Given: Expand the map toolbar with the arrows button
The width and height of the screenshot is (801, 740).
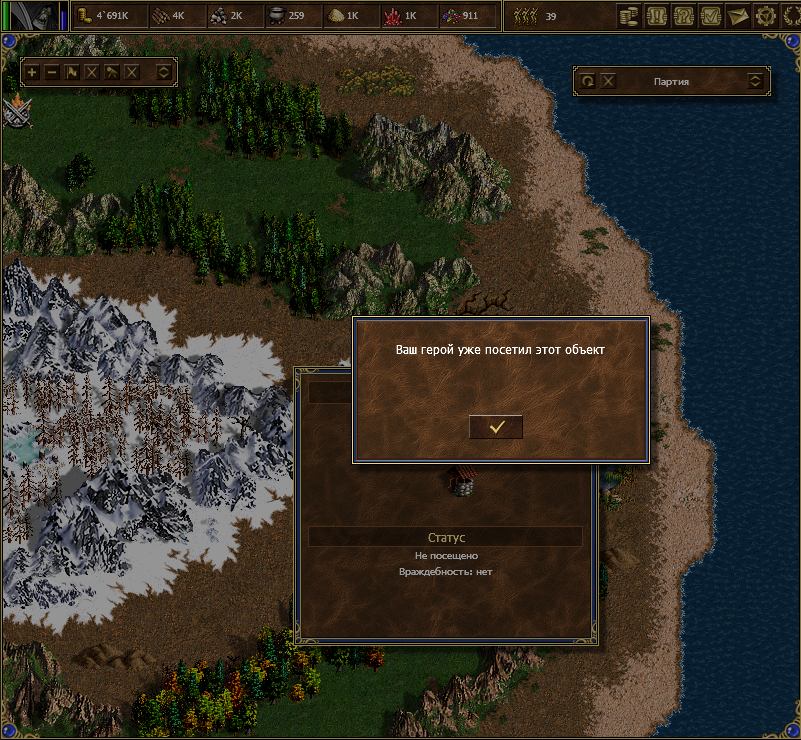Looking at the screenshot, I should point(164,72).
